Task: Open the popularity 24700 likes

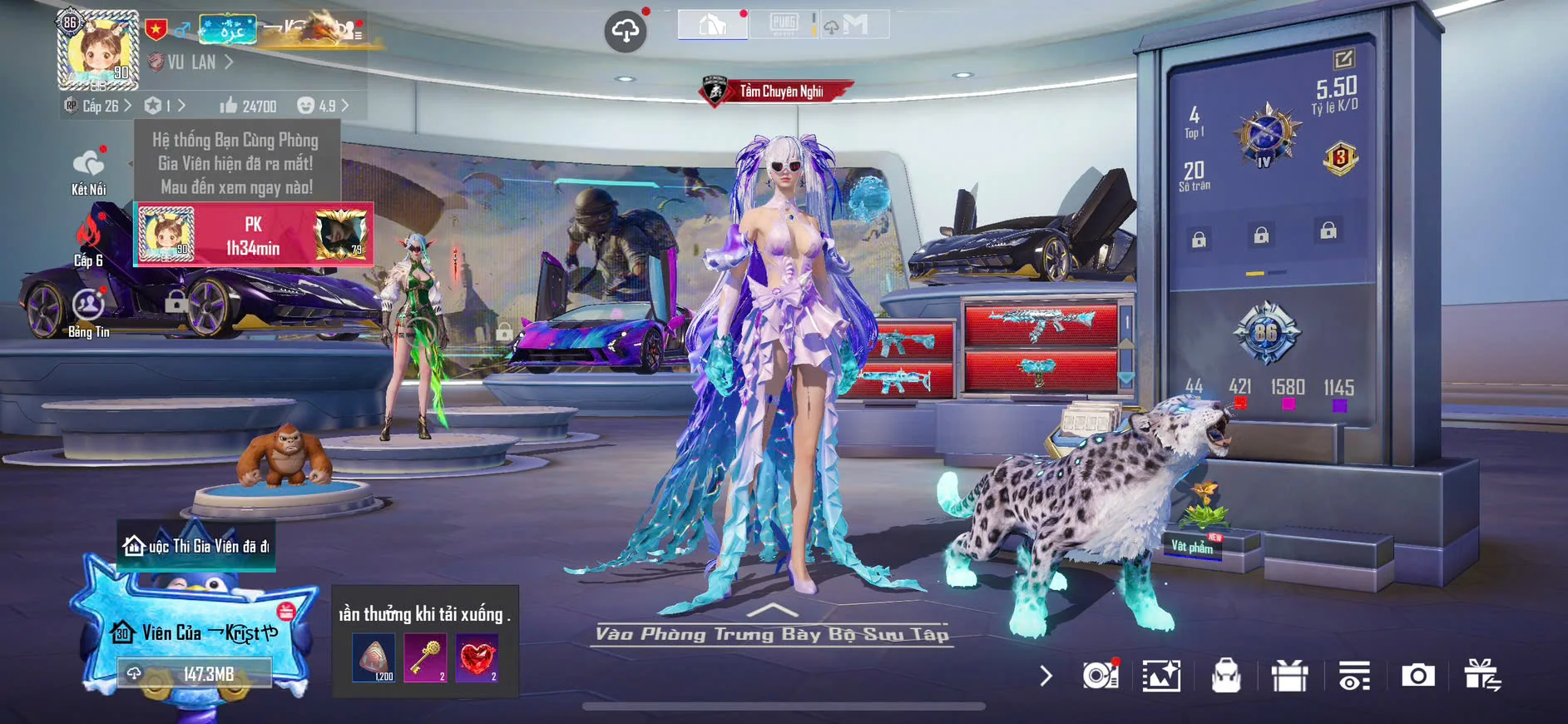Action: [x=248, y=107]
